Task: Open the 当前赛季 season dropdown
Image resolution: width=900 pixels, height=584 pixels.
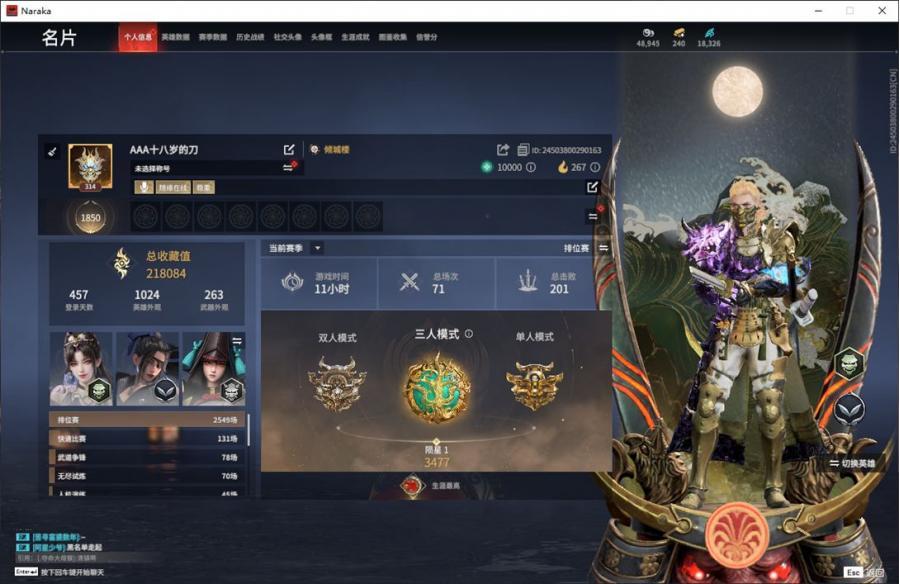Action: [317, 248]
